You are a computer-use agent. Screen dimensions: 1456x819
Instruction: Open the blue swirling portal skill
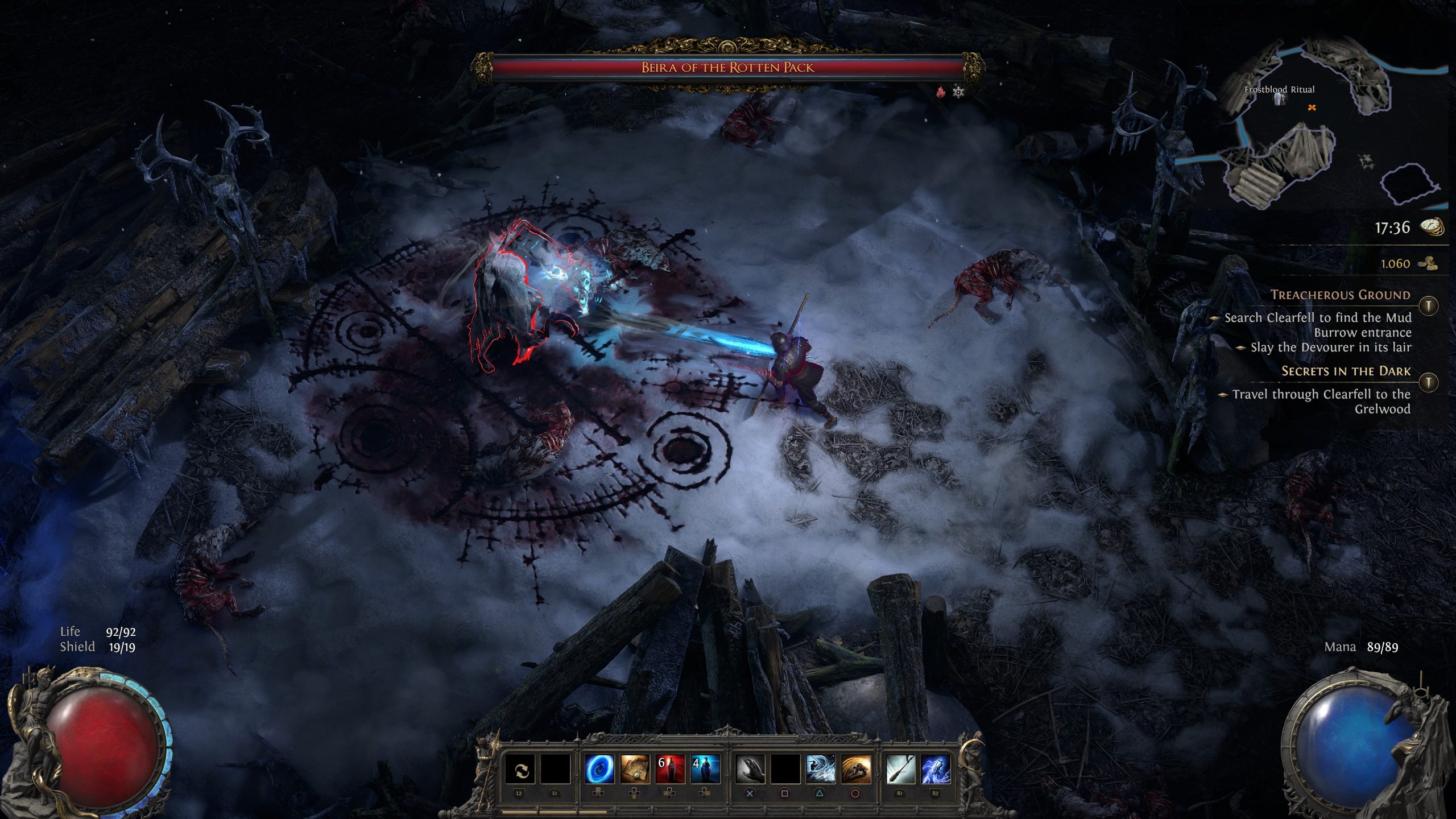point(599,770)
